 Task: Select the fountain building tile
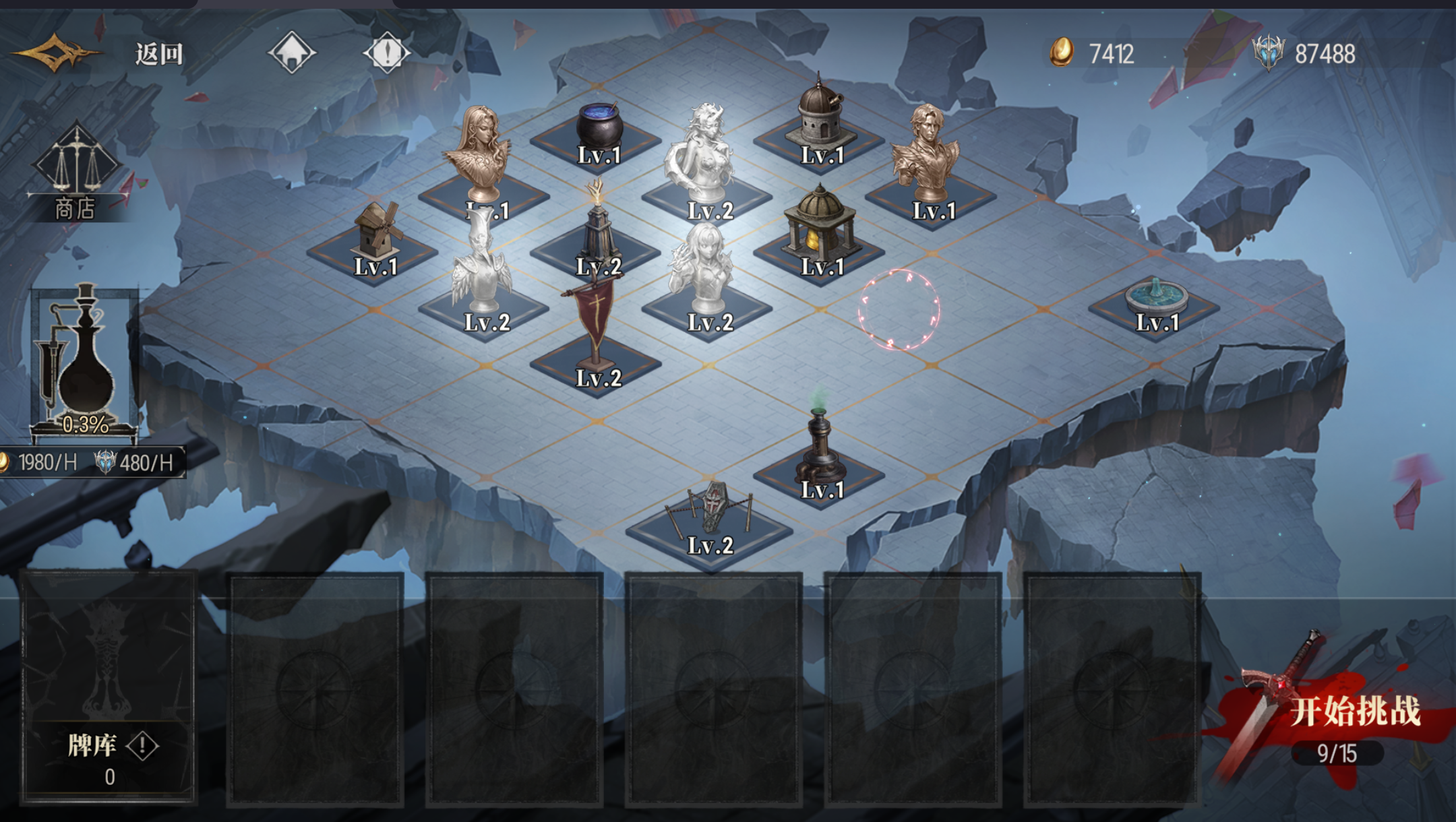coord(1155,303)
